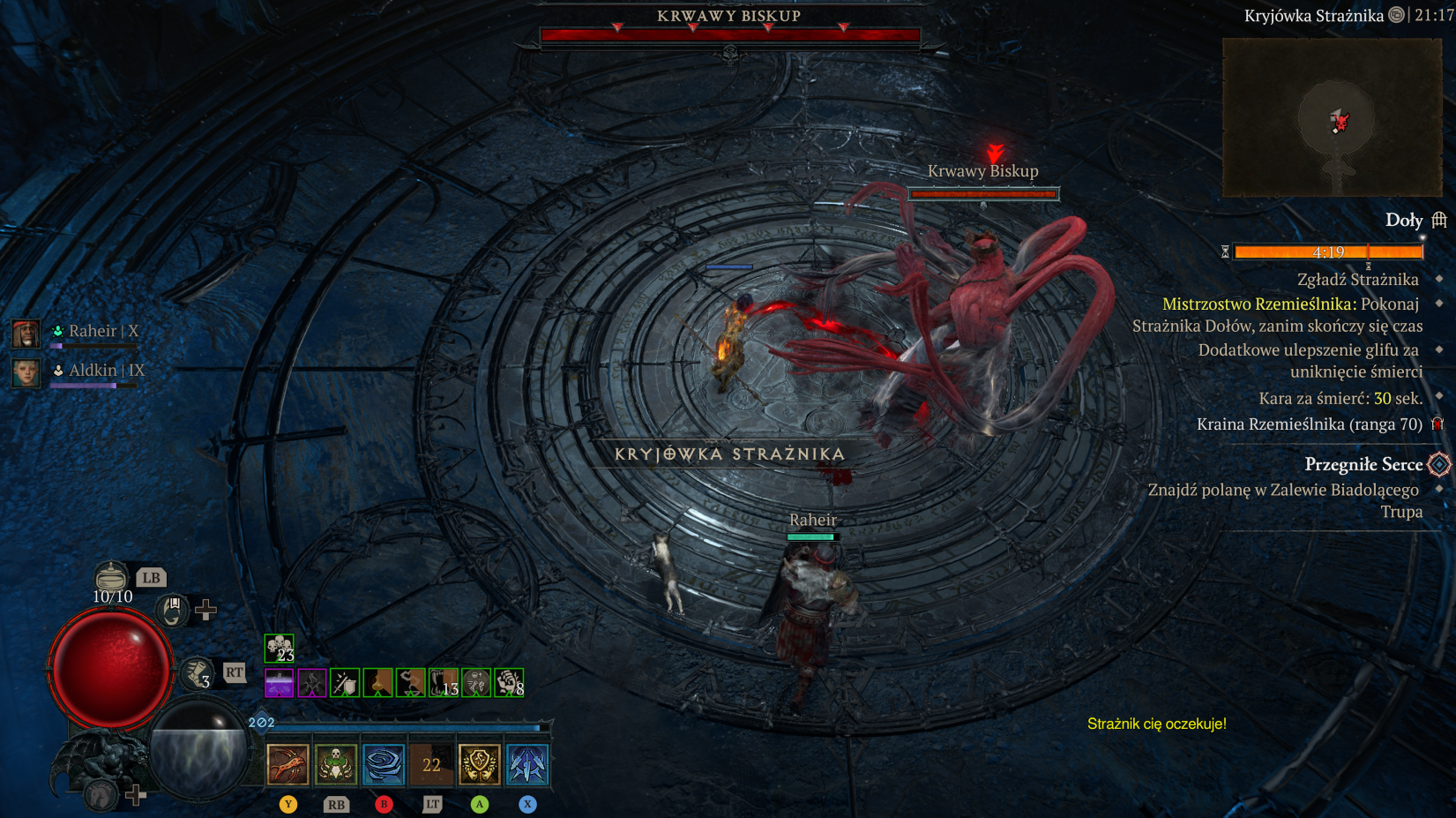Image resolution: width=1456 pixels, height=818 pixels.
Task: Open the Przegniłe Serce quest tracker entry
Action: click(1363, 464)
